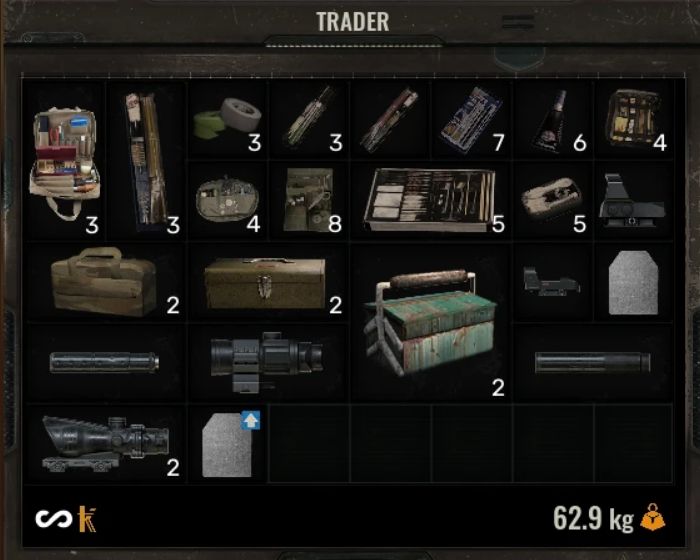Toggle the menu lines beside TRADER title
The width and height of the screenshot is (700, 560).
coord(518,21)
